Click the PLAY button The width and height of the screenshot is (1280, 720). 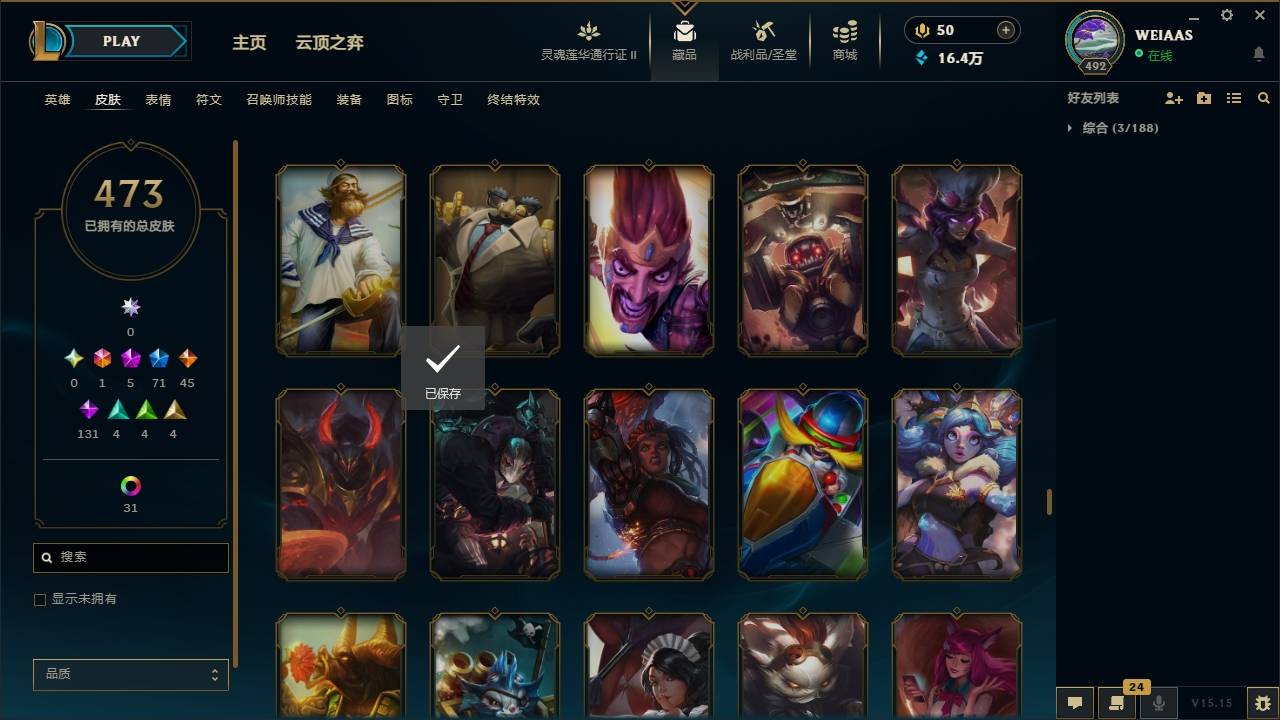pos(120,41)
